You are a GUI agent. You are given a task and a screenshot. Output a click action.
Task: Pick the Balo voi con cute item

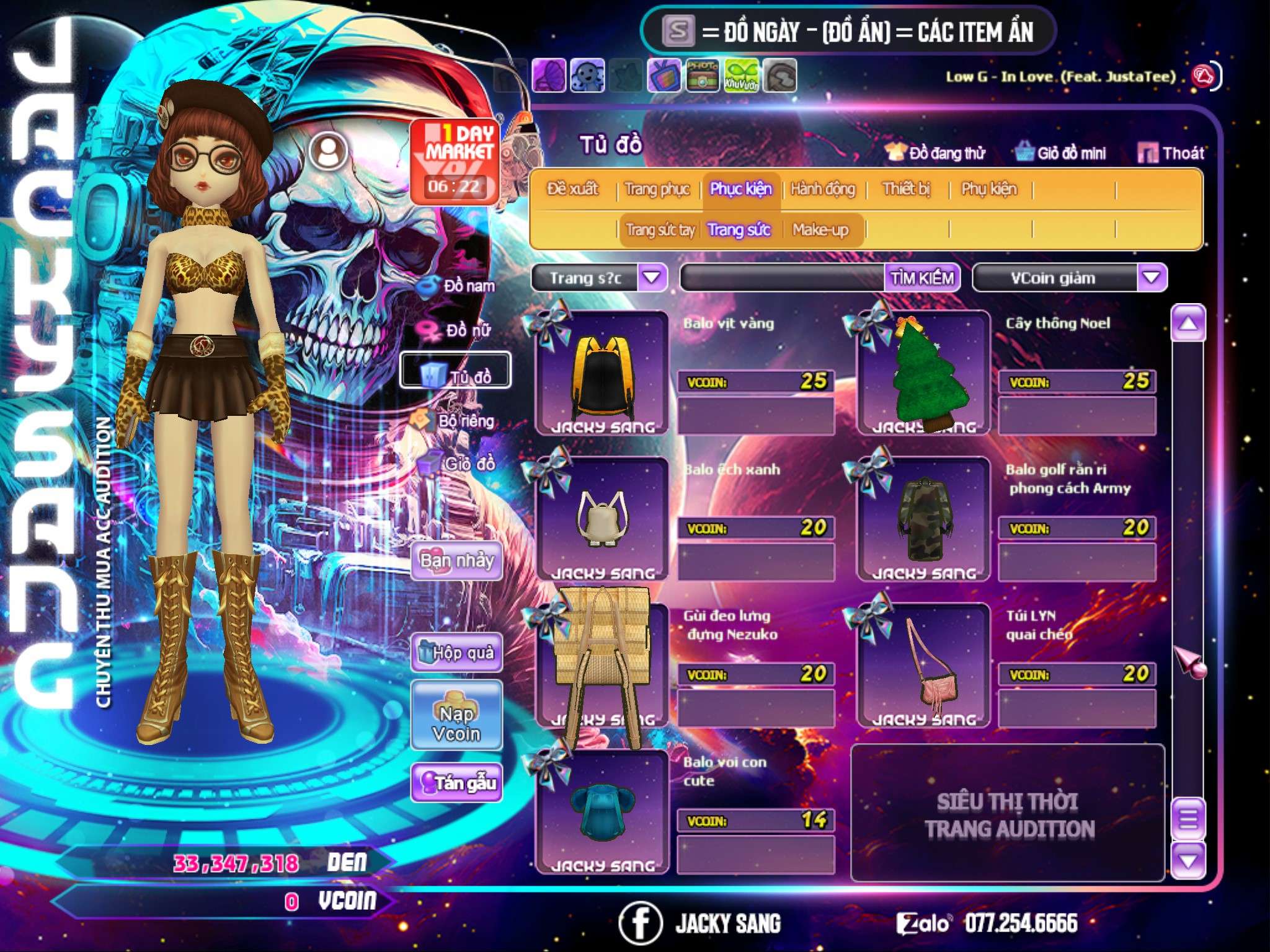point(602,812)
